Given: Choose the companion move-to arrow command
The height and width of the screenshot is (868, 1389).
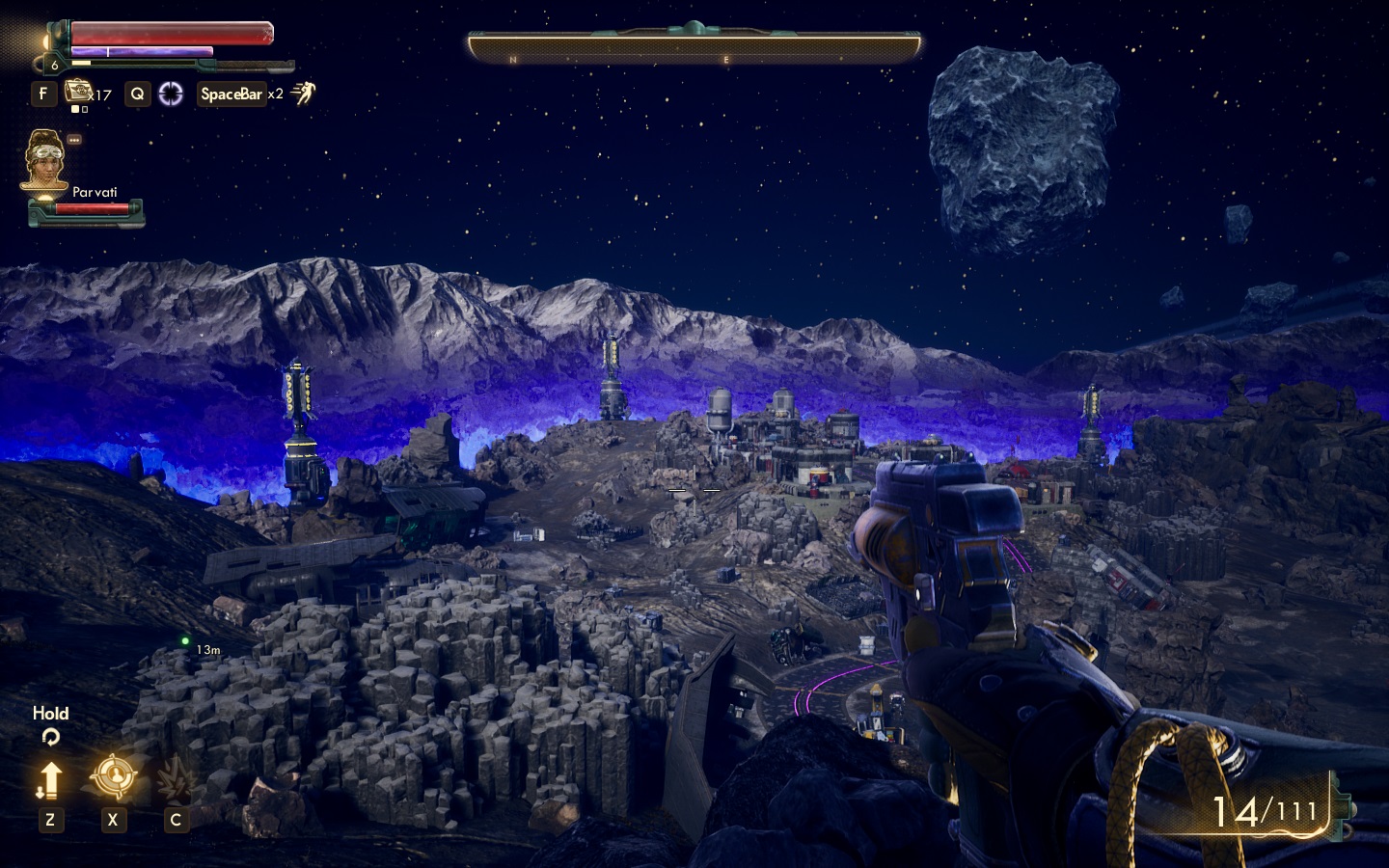Looking at the screenshot, I should [x=50, y=778].
